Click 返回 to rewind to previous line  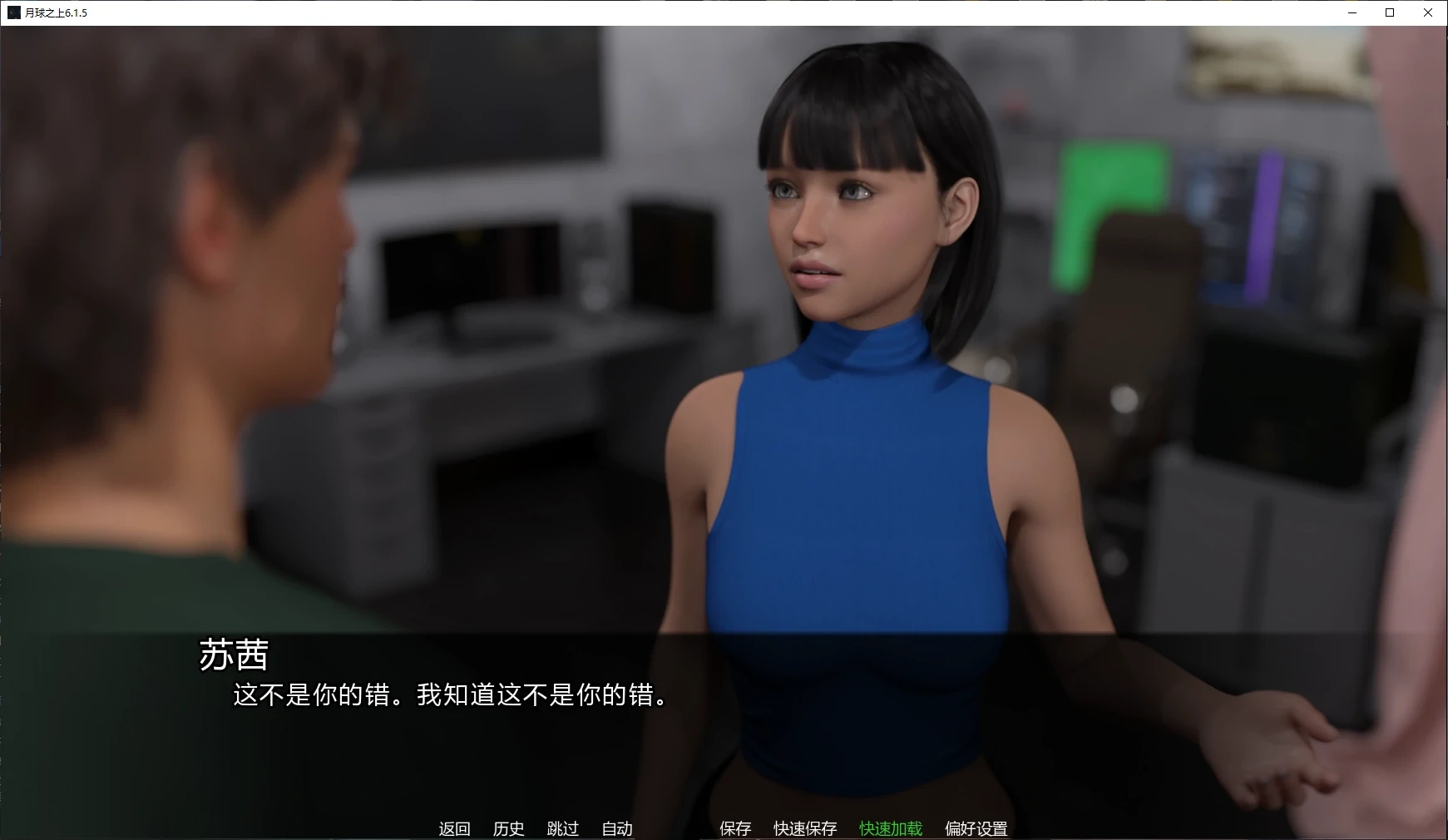(453, 828)
